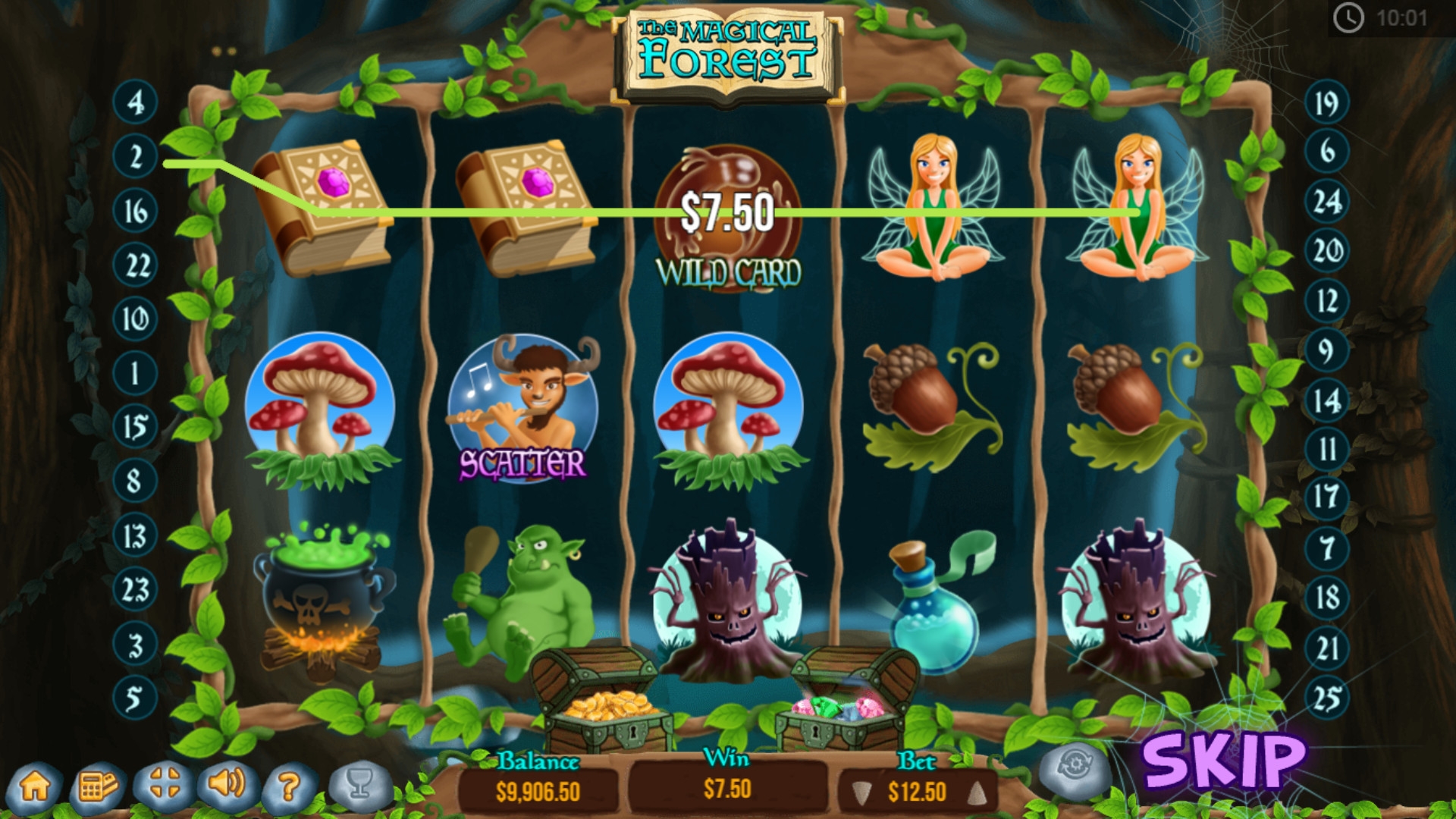The height and width of the screenshot is (819, 1456).
Task: Select payline number 4
Action: [135, 102]
